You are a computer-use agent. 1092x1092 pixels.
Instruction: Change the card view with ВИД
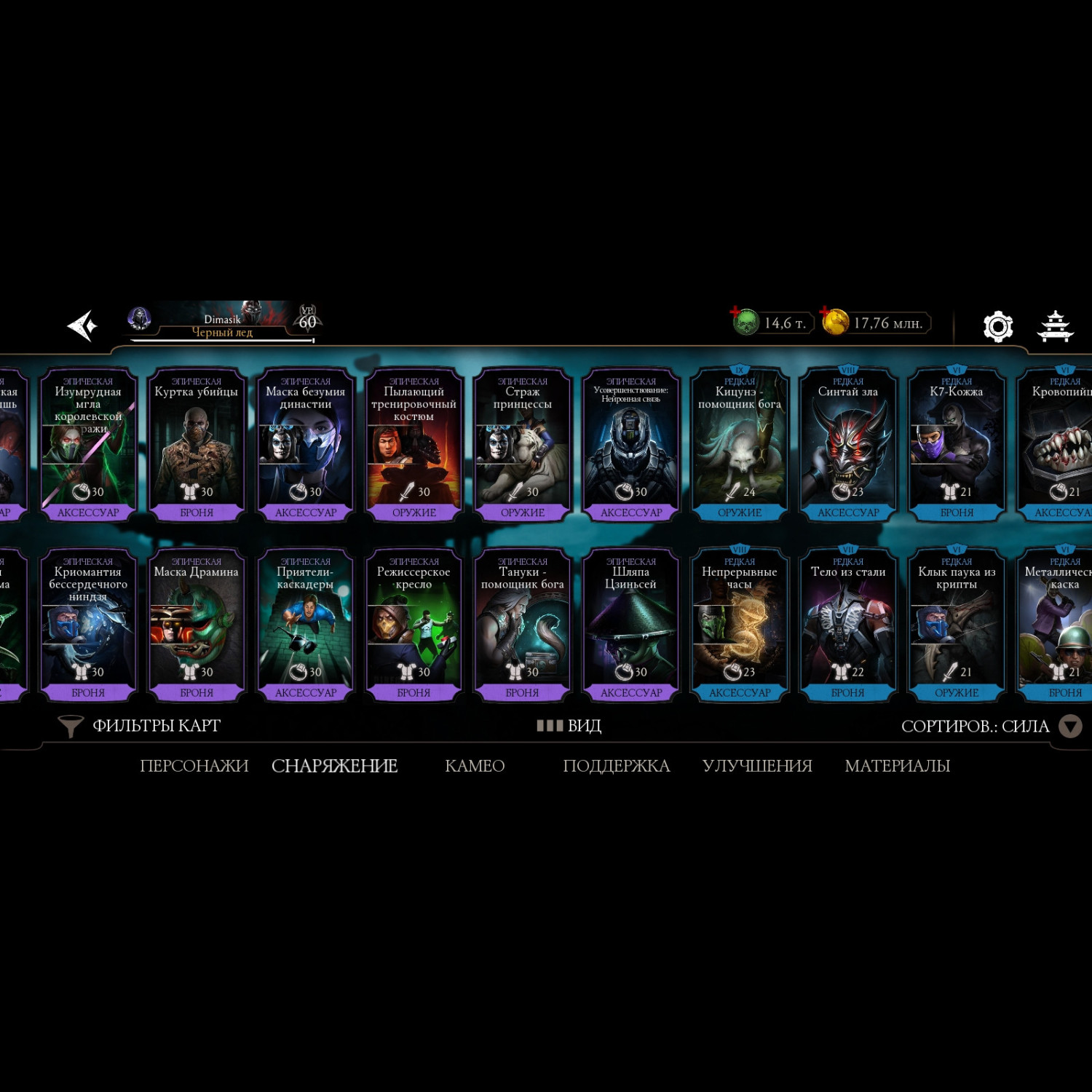coord(569,726)
